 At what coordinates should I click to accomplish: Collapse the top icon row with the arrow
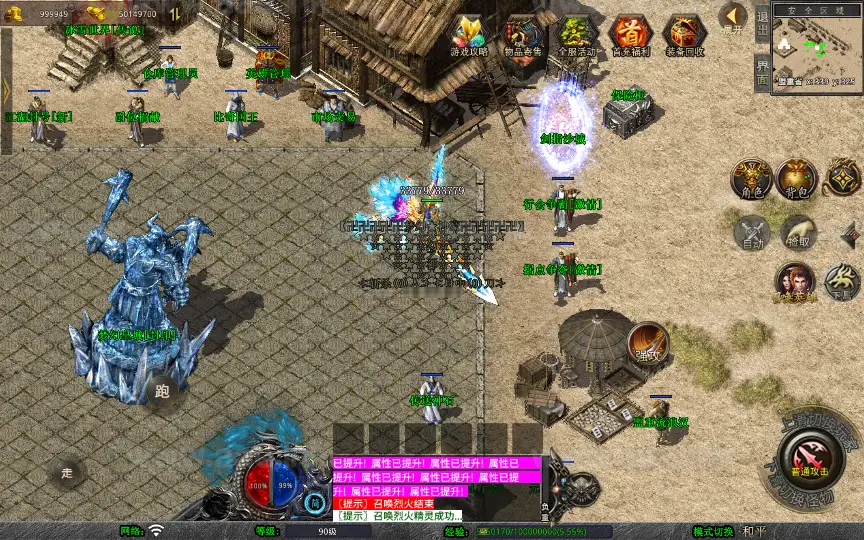point(733,17)
